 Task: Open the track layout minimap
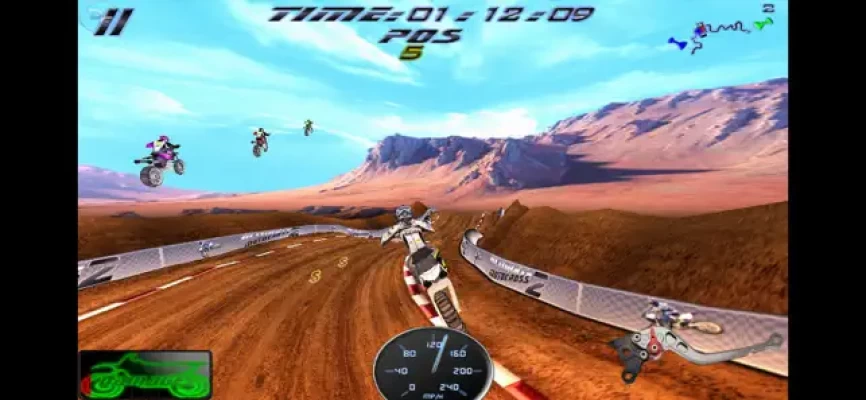click(722, 32)
